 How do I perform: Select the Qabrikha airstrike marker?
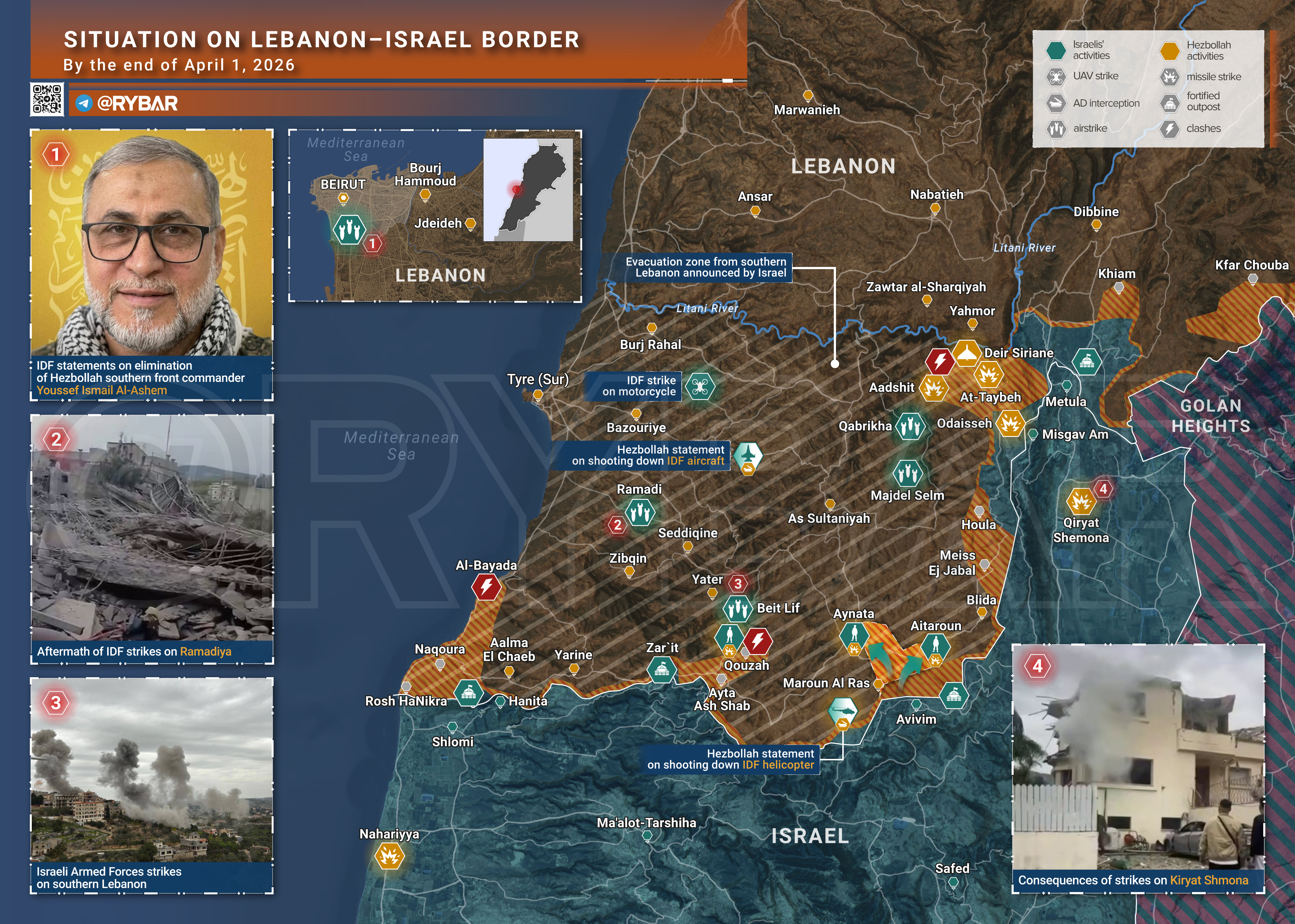click(x=910, y=426)
